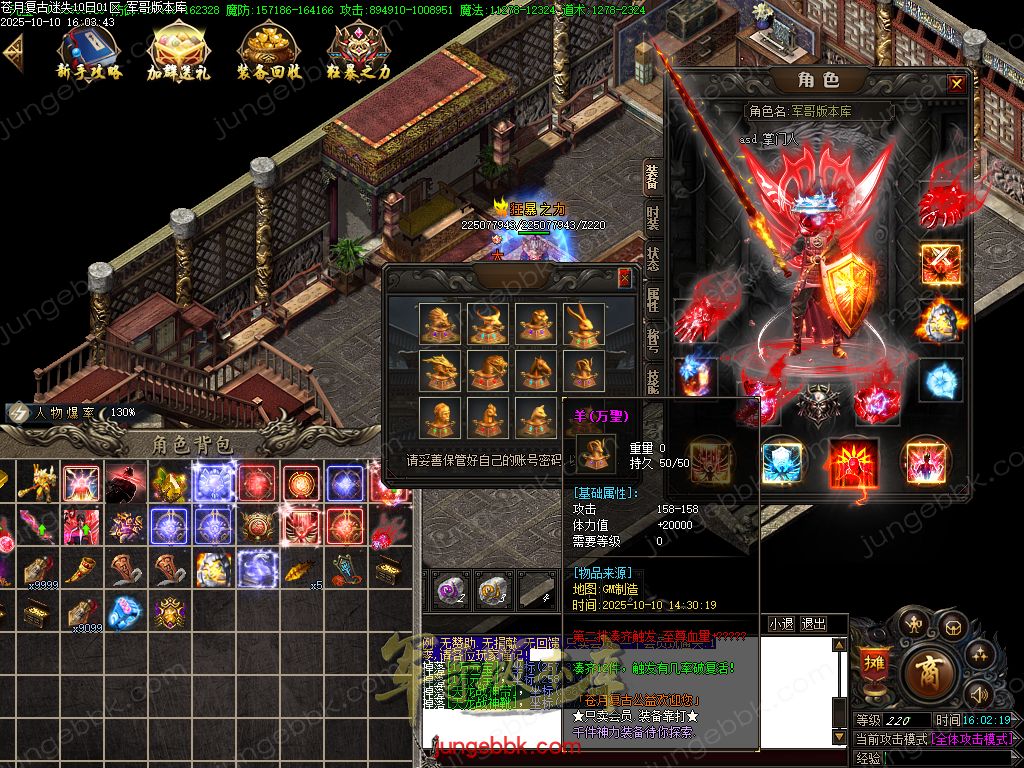
Task: Close the zodiac statue panel
Action: click(625, 278)
